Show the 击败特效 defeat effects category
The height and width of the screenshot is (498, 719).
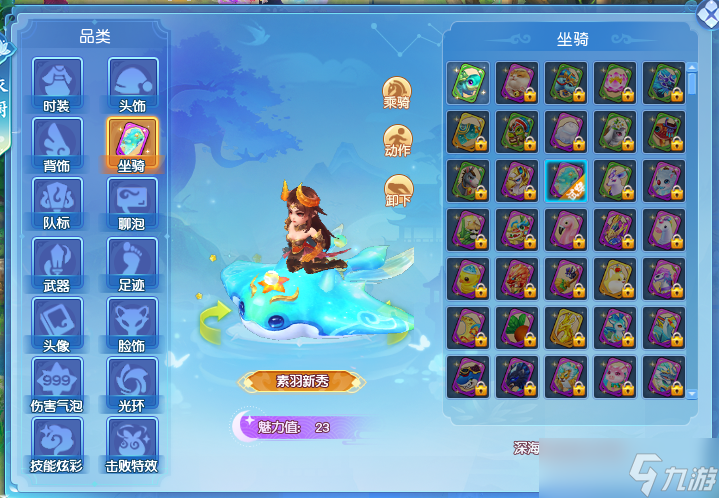click(132, 442)
